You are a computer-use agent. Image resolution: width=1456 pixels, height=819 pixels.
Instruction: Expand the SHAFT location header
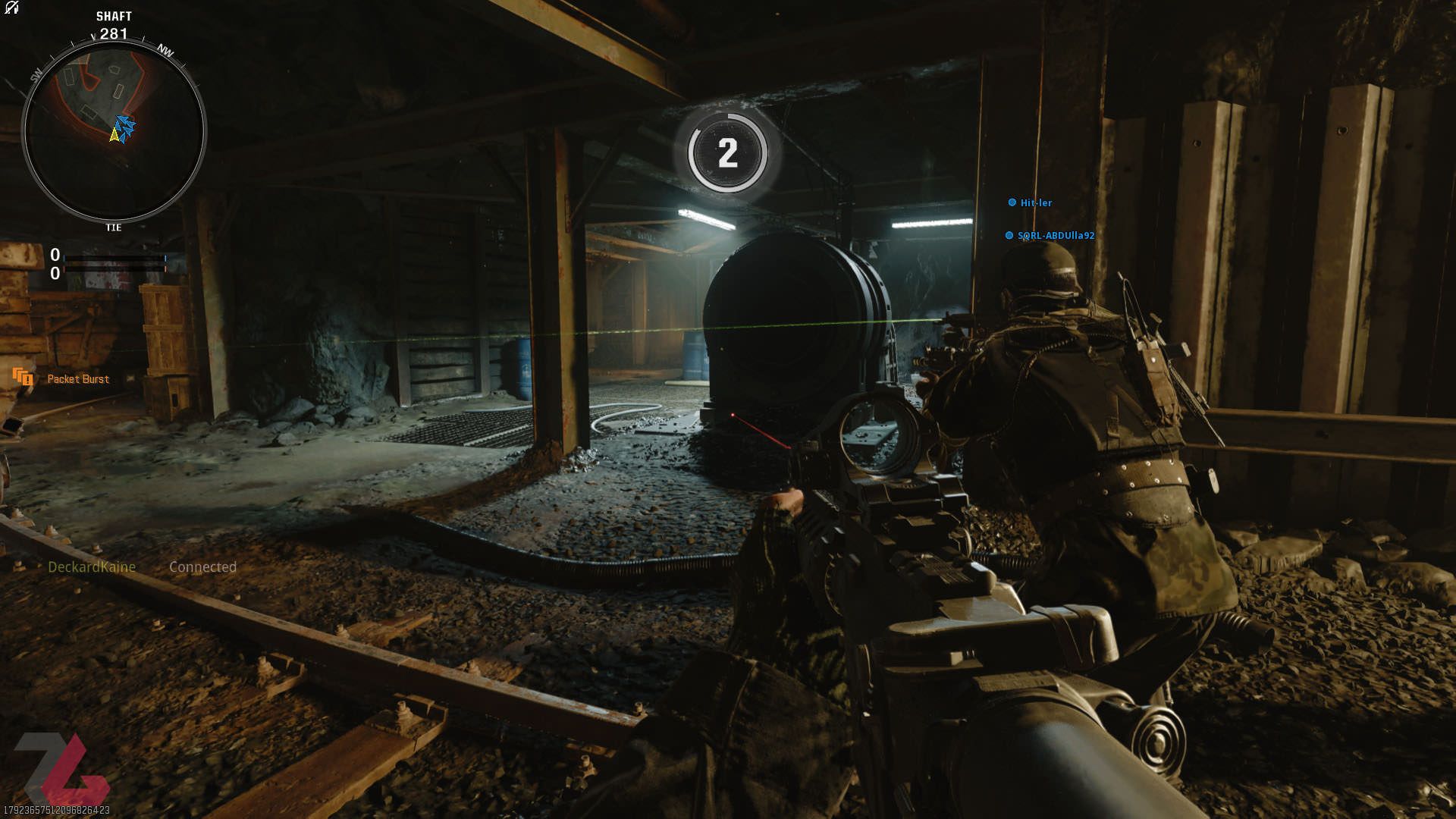[x=114, y=15]
